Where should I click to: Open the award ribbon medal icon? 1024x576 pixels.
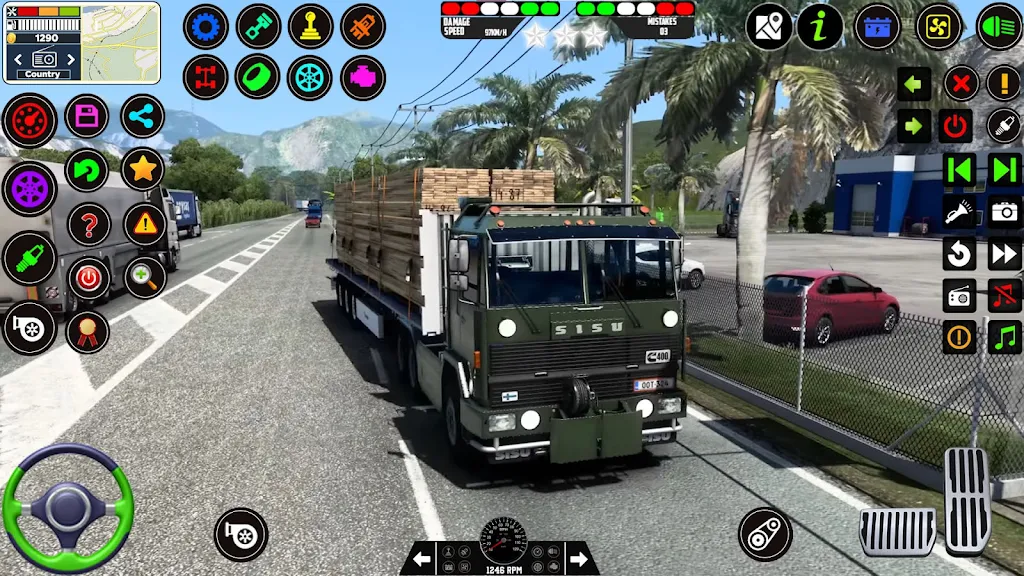[x=87, y=331]
